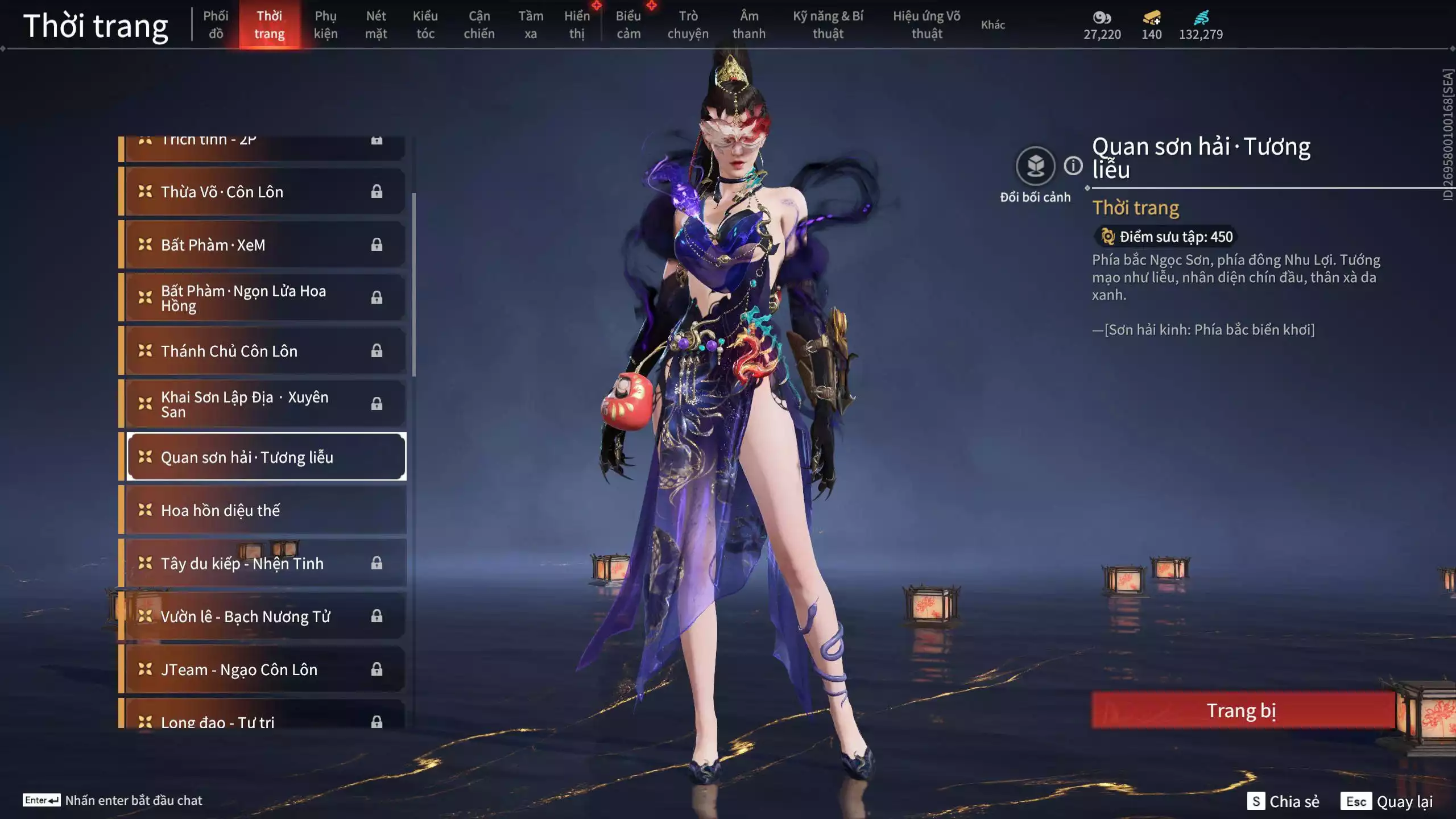Screen dimensions: 1456x819
Task: Click the lock icon on JTeam - Ngạo Côn Lôn
Action: point(377,669)
